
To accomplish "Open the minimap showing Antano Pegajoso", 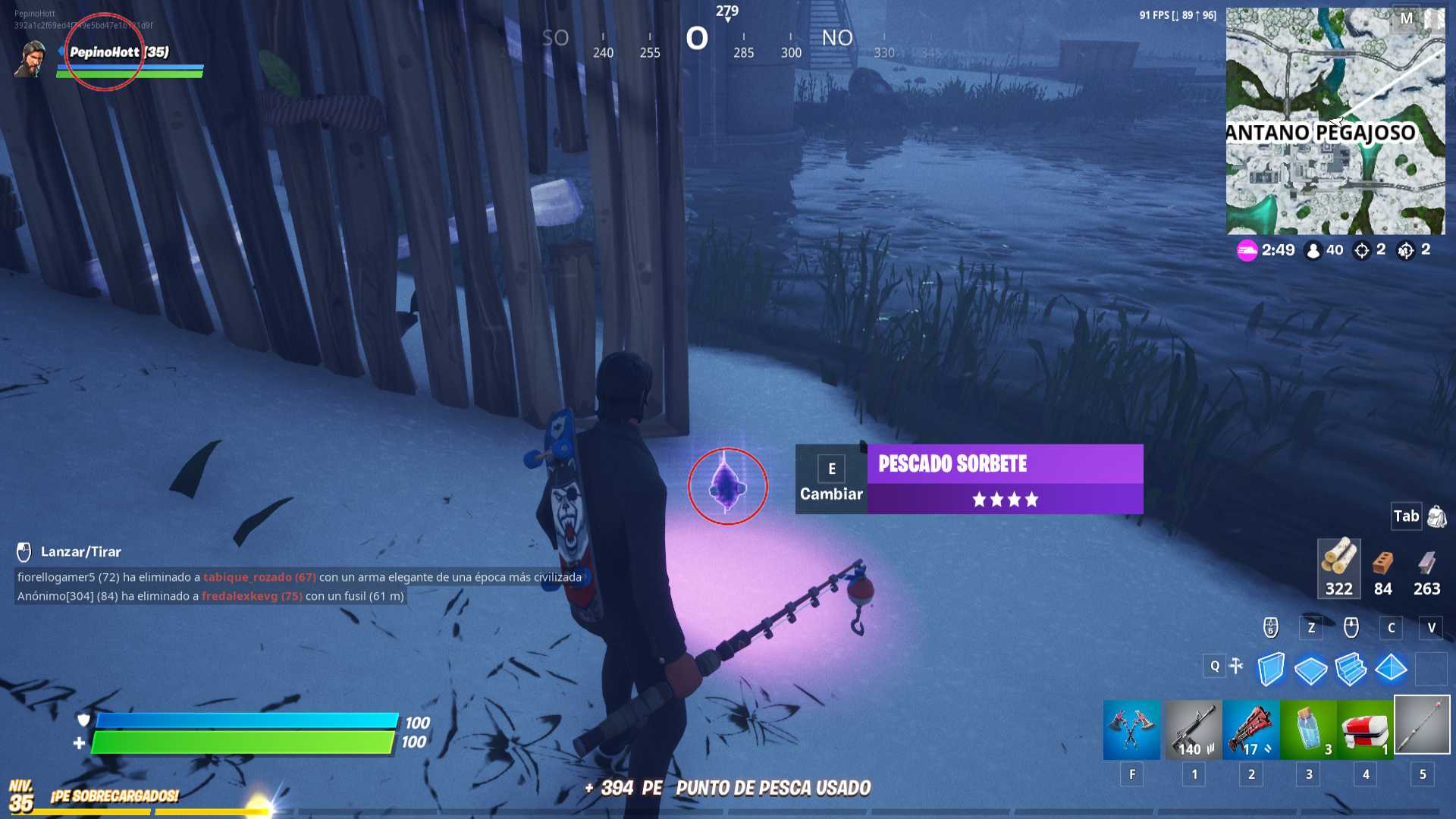I will [1335, 121].
